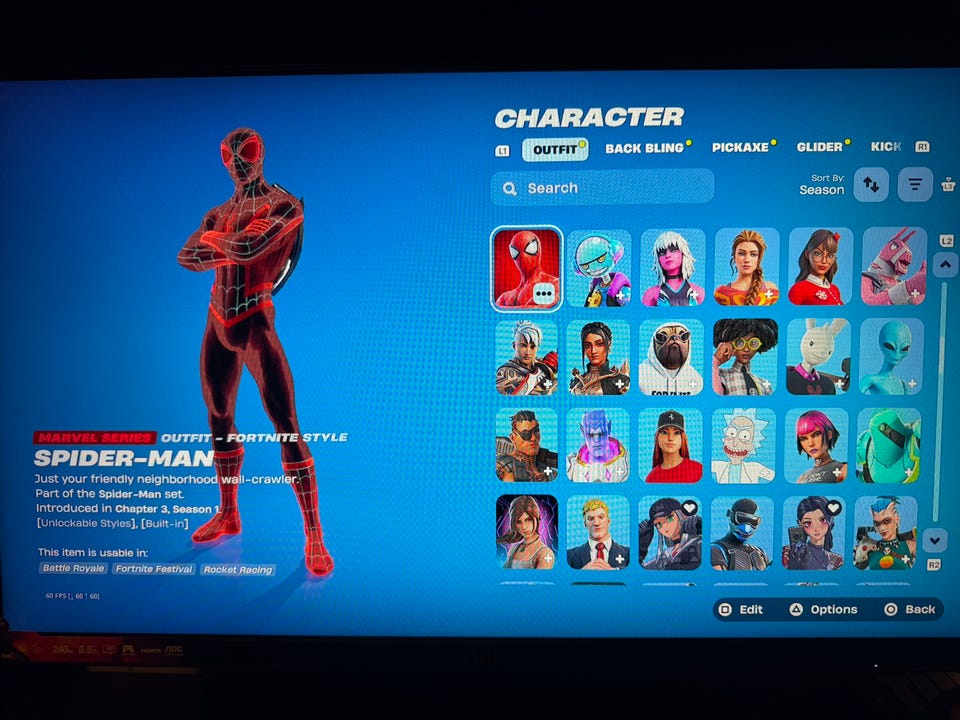Screen dimensions: 960x720
Task: Open the filter options button
Action: click(x=914, y=184)
